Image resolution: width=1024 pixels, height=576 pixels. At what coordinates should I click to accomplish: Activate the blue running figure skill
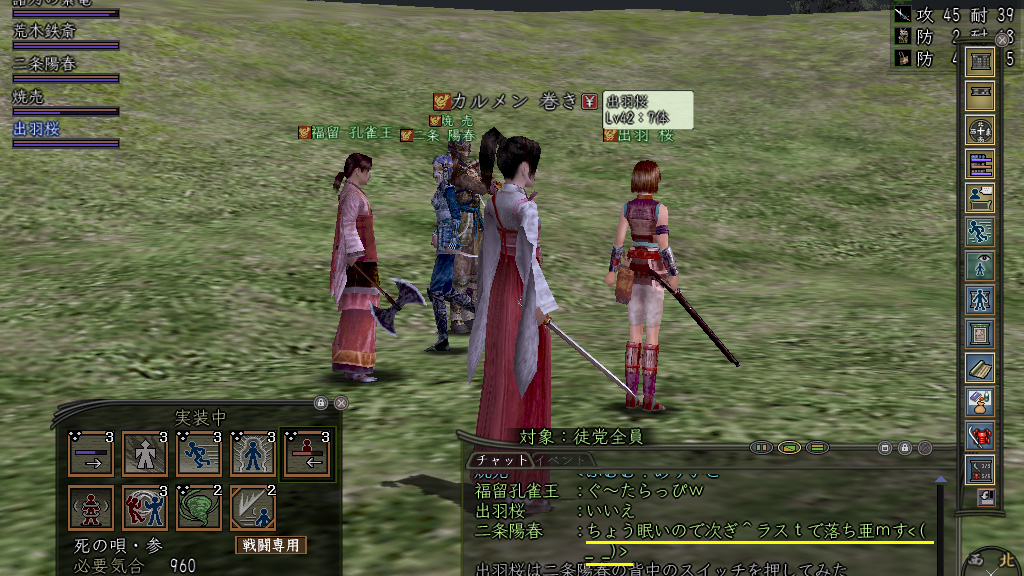(198, 453)
